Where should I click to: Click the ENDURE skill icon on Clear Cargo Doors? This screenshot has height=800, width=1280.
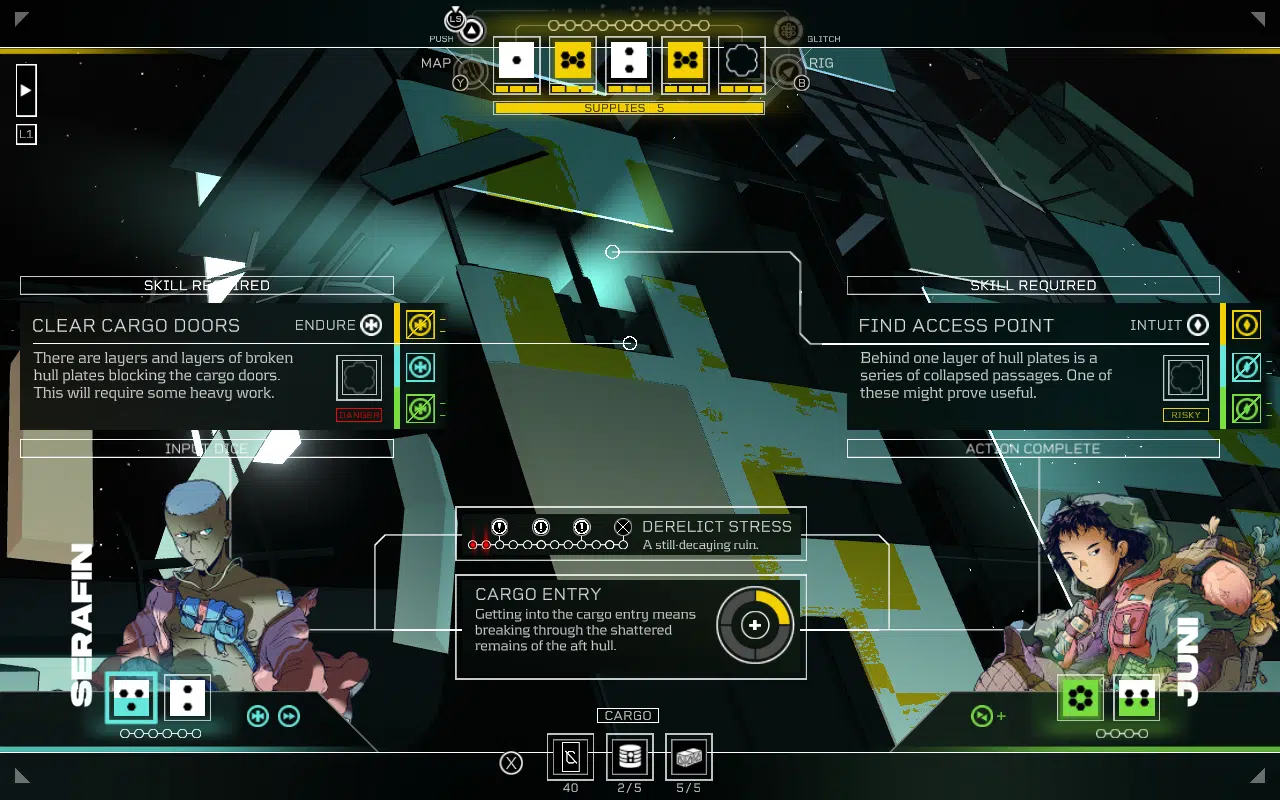click(372, 325)
